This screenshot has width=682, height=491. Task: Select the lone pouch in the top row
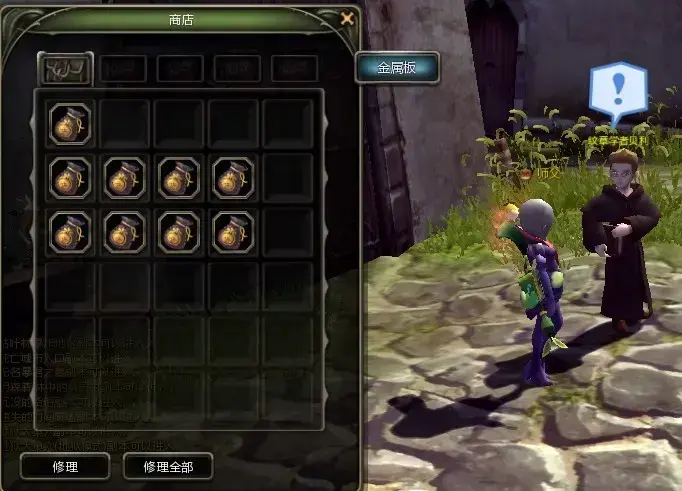[71, 123]
